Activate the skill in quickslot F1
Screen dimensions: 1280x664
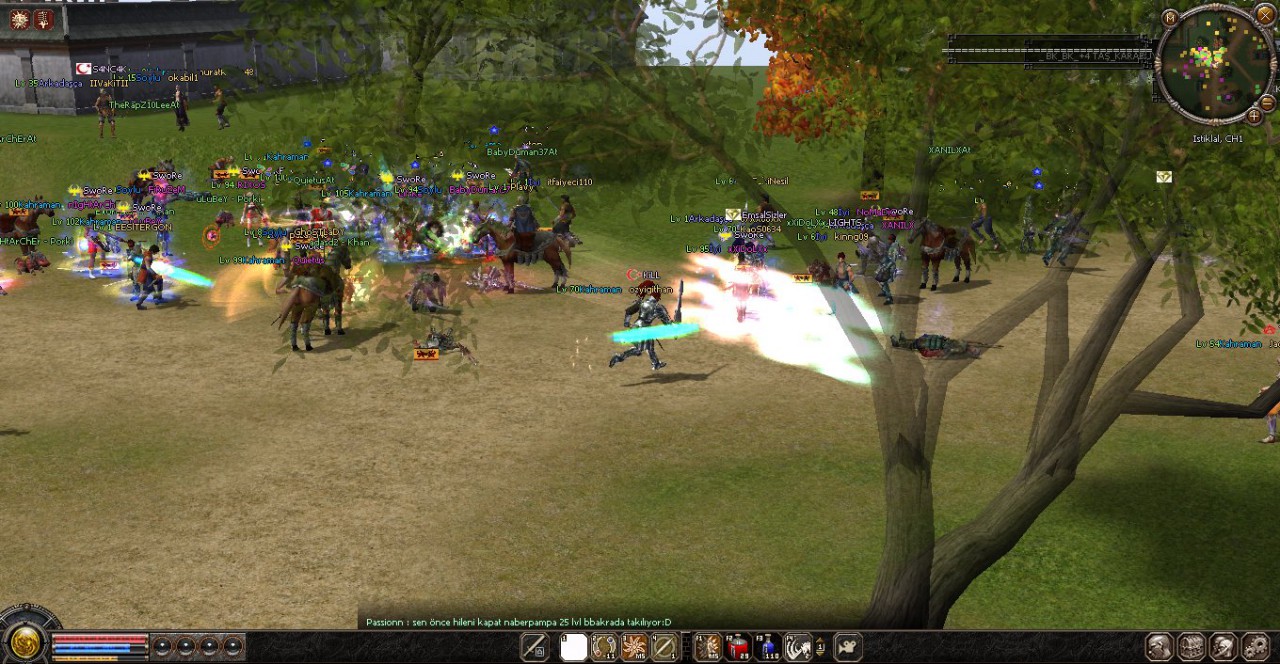[707, 648]
